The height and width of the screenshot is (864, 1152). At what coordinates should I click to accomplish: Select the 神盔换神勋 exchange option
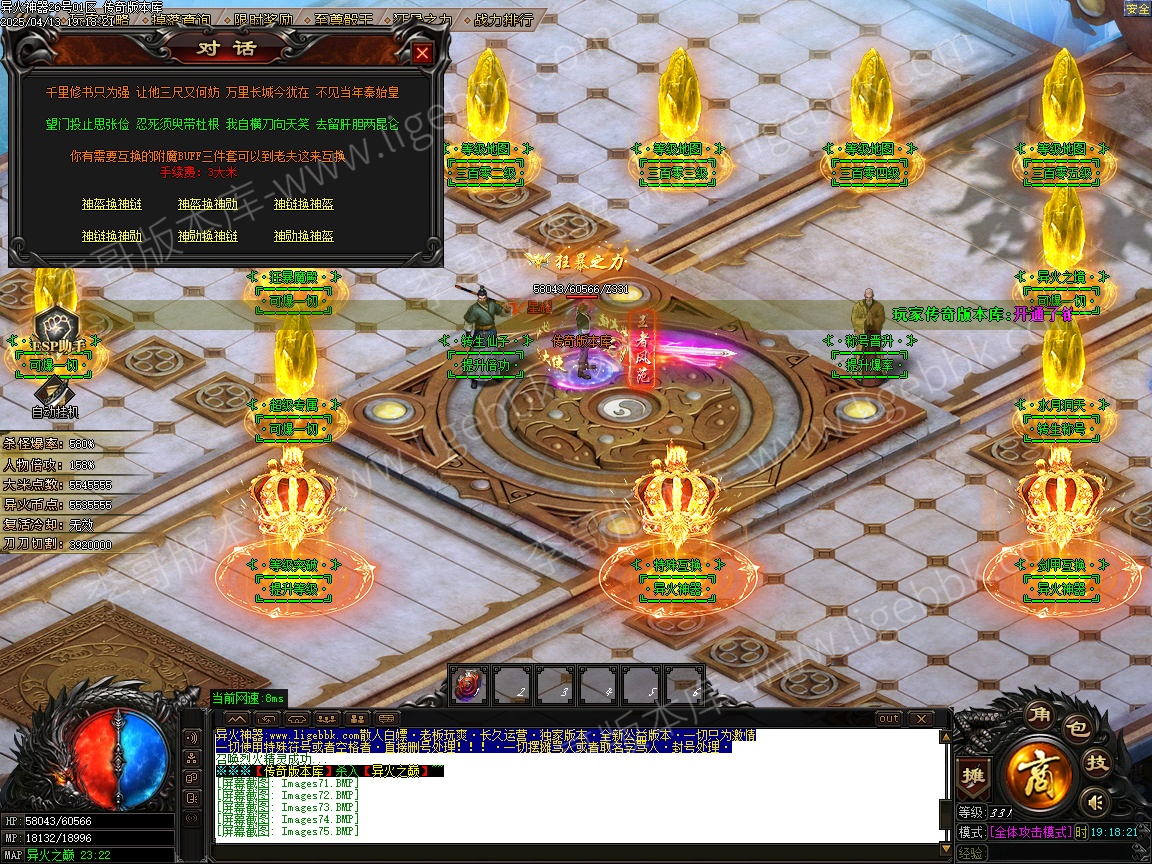(207, 204)
